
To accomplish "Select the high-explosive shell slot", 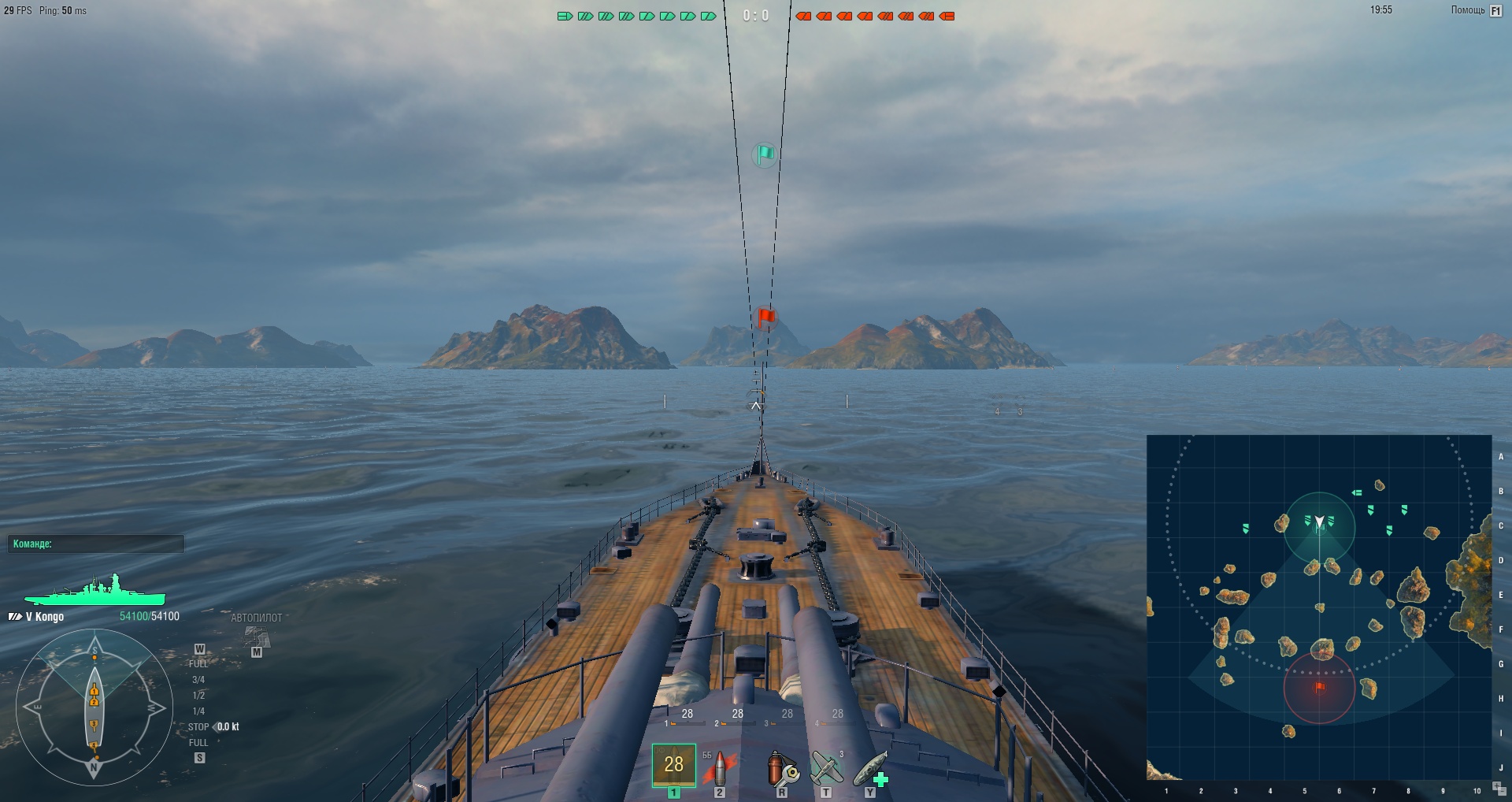I will [673, 765].
